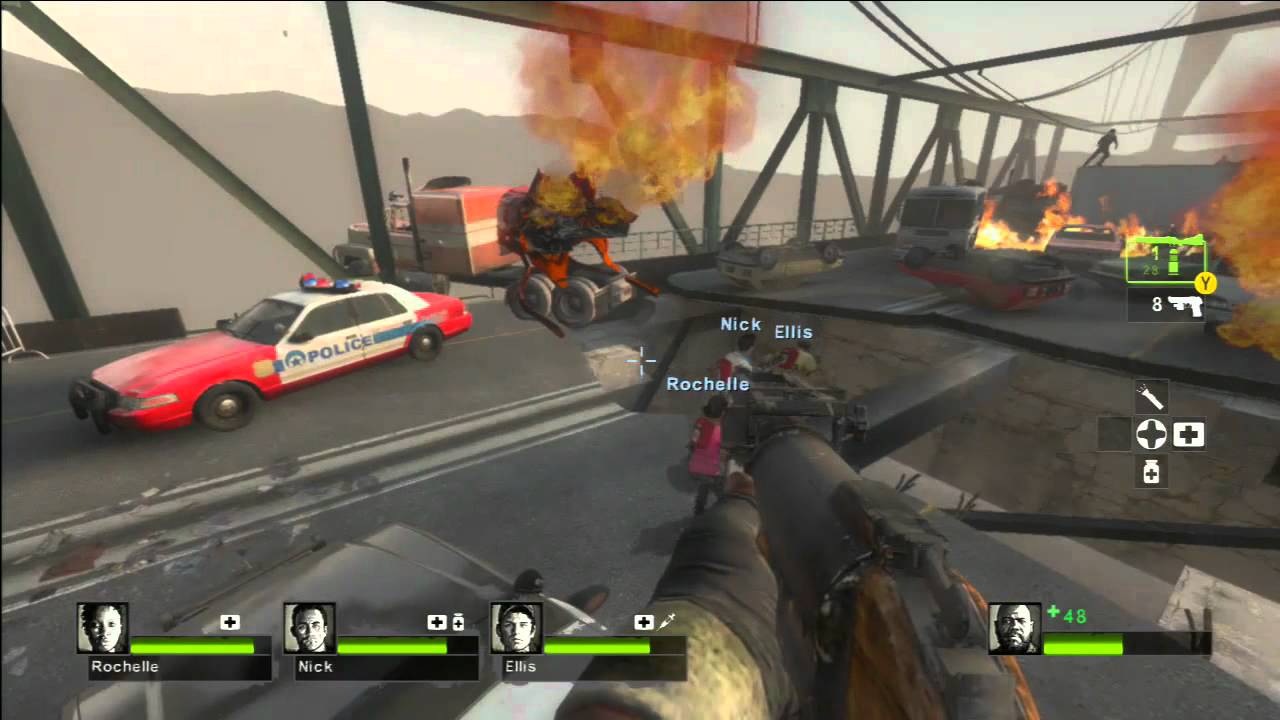1280x720 pixels.
Task: Select the pain pills bottle icon
Action: coord(1151,471)
